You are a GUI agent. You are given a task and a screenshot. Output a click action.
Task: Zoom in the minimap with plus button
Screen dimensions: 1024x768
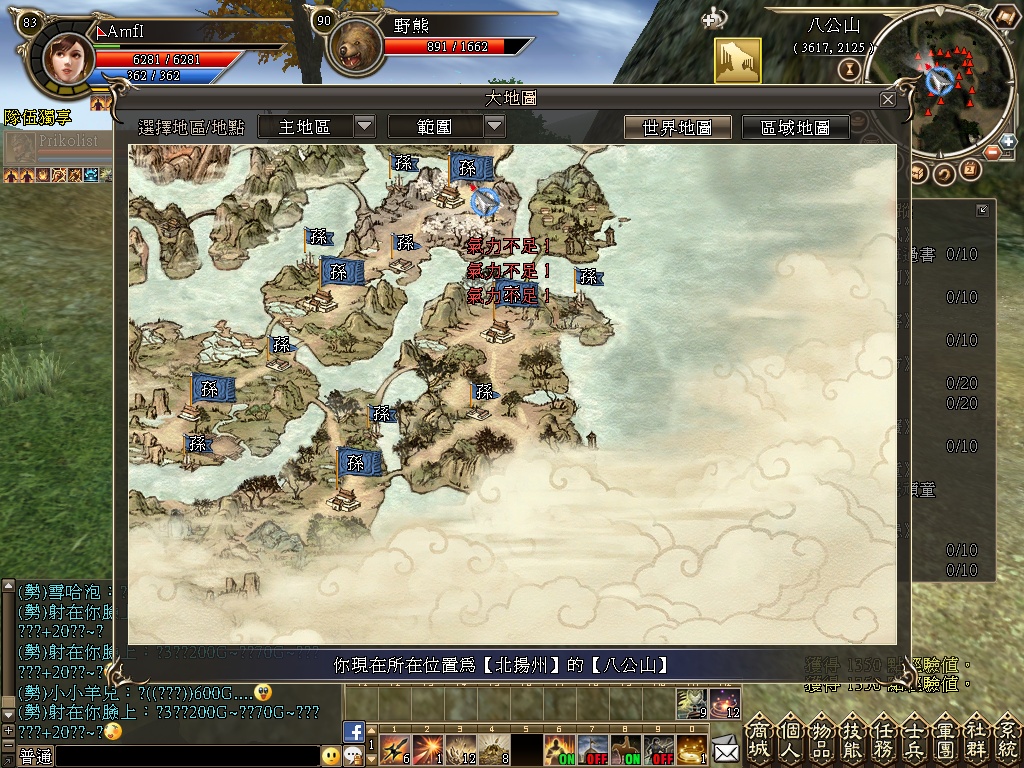tap(1009, 140)
